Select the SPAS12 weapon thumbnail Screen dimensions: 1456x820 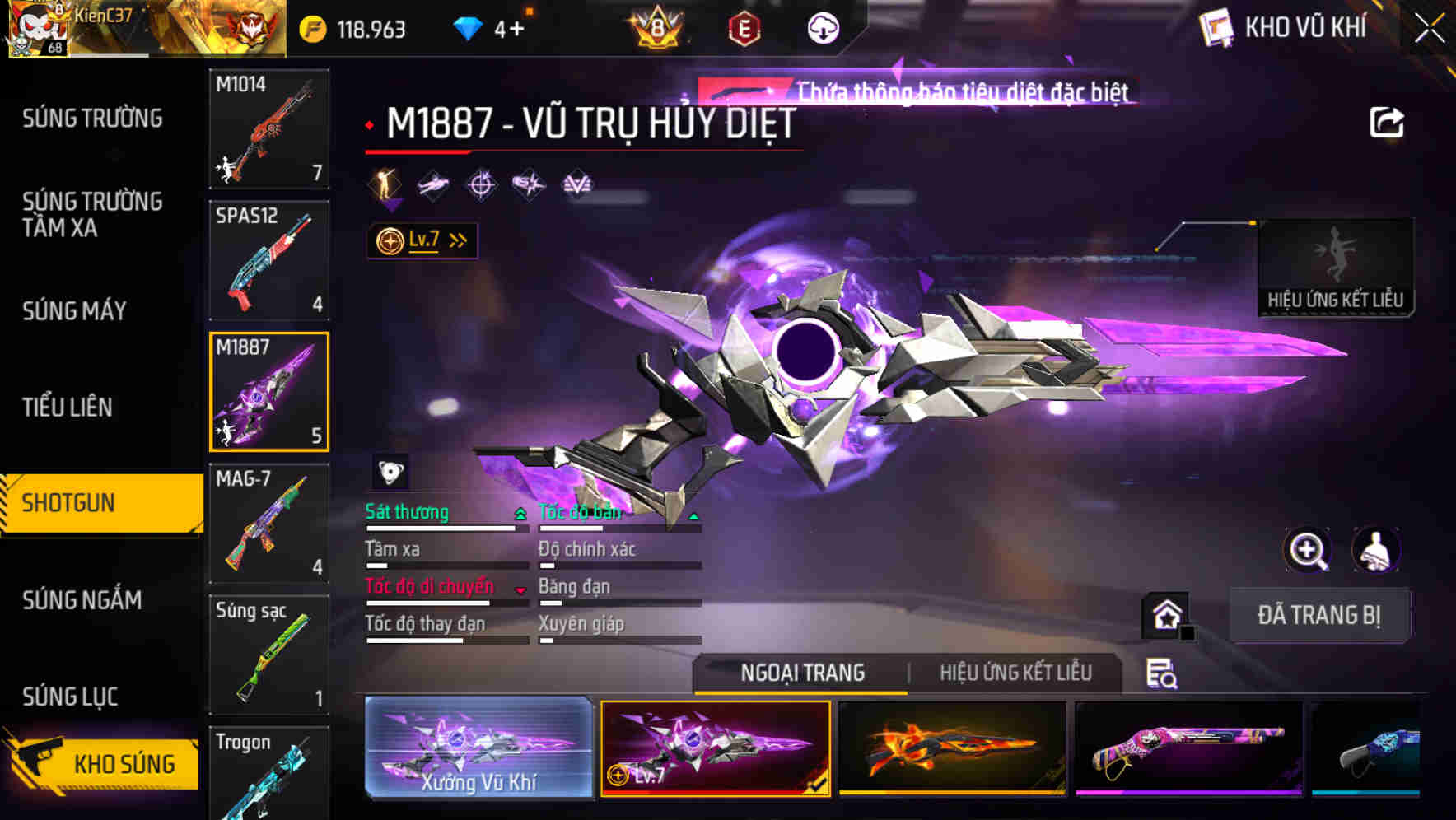click(268, 259)
